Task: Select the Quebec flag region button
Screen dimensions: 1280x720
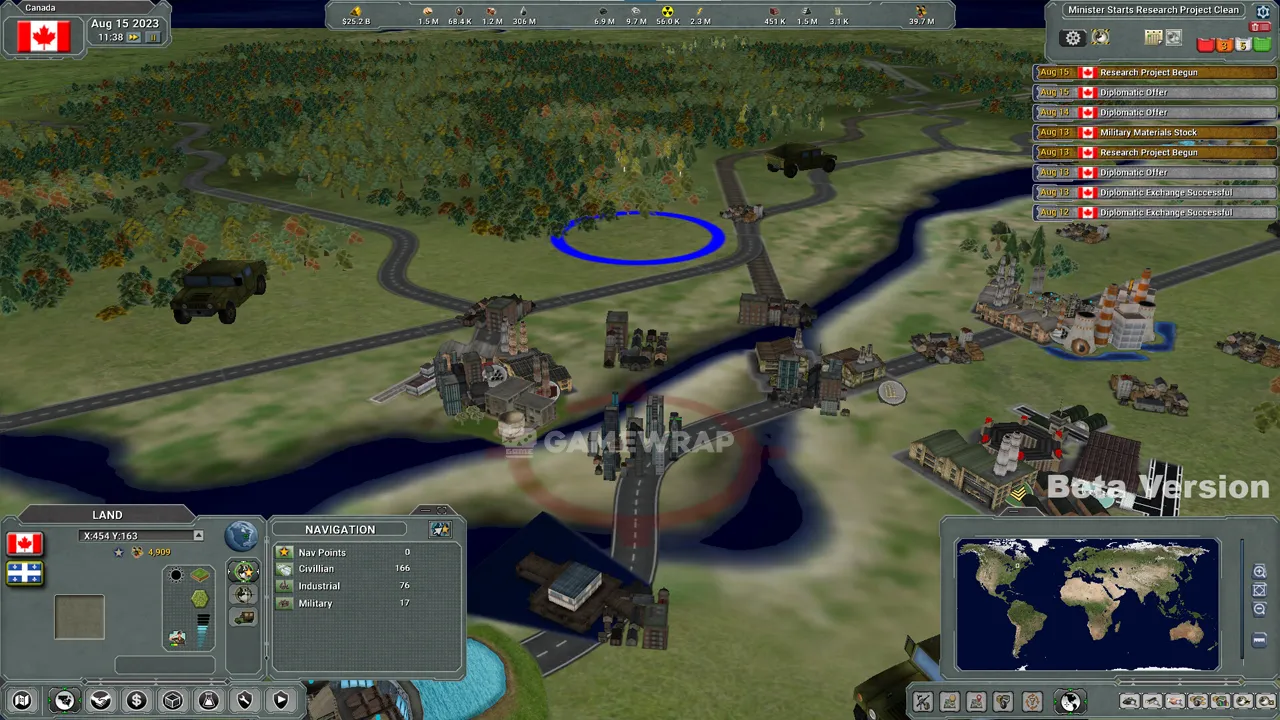Action: click(x=25, y=573)
